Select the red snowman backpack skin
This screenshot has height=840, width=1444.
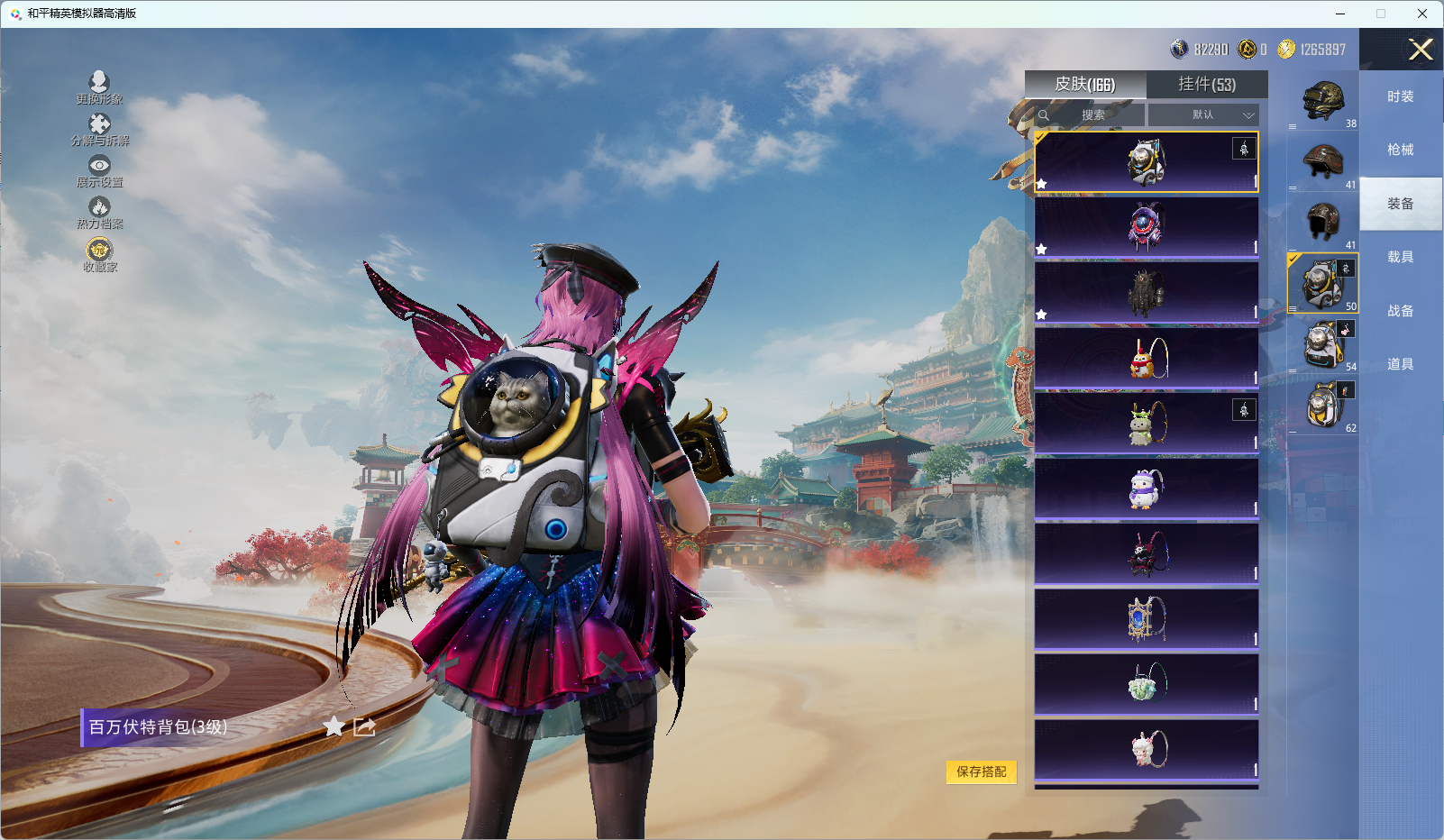1146,358
